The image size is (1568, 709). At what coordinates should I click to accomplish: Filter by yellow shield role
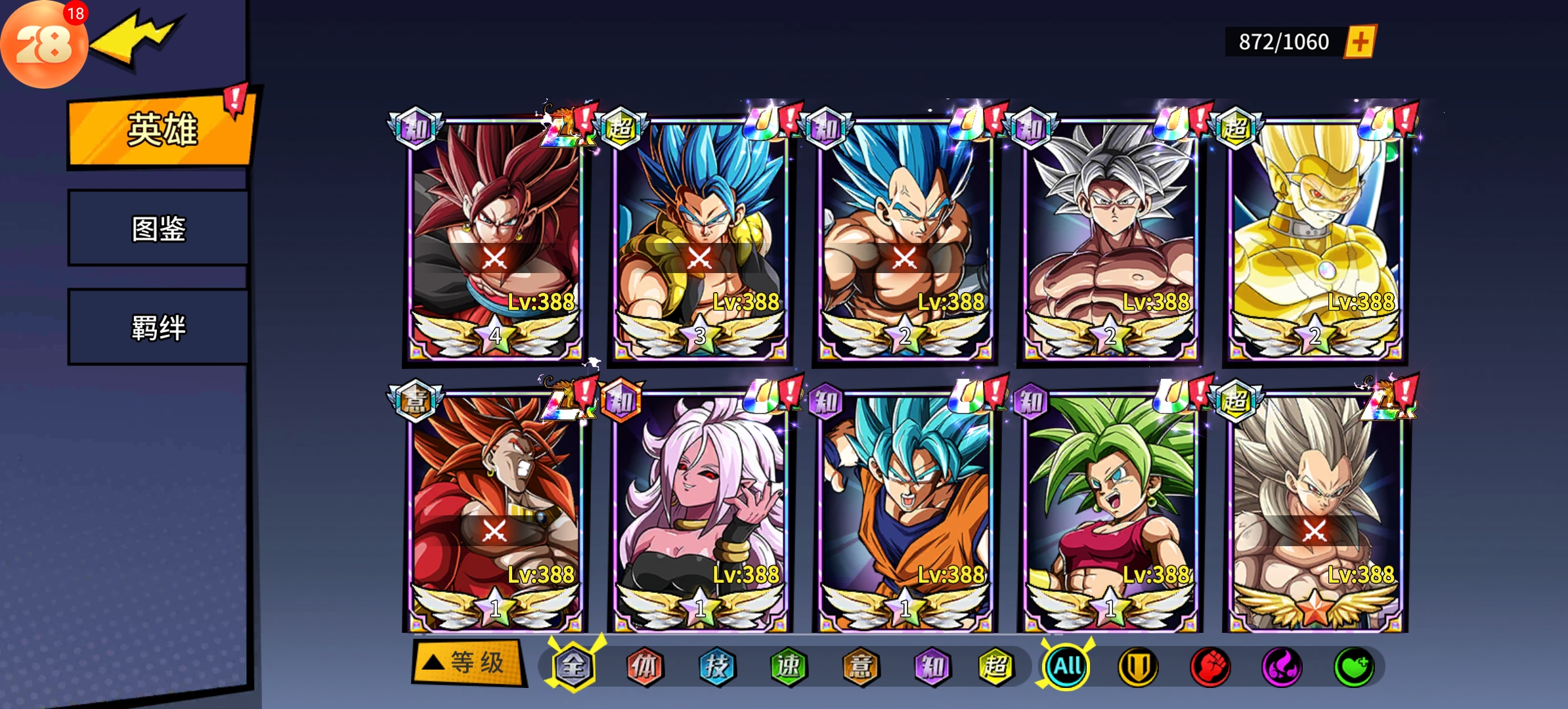click(x=1138, y=666)
